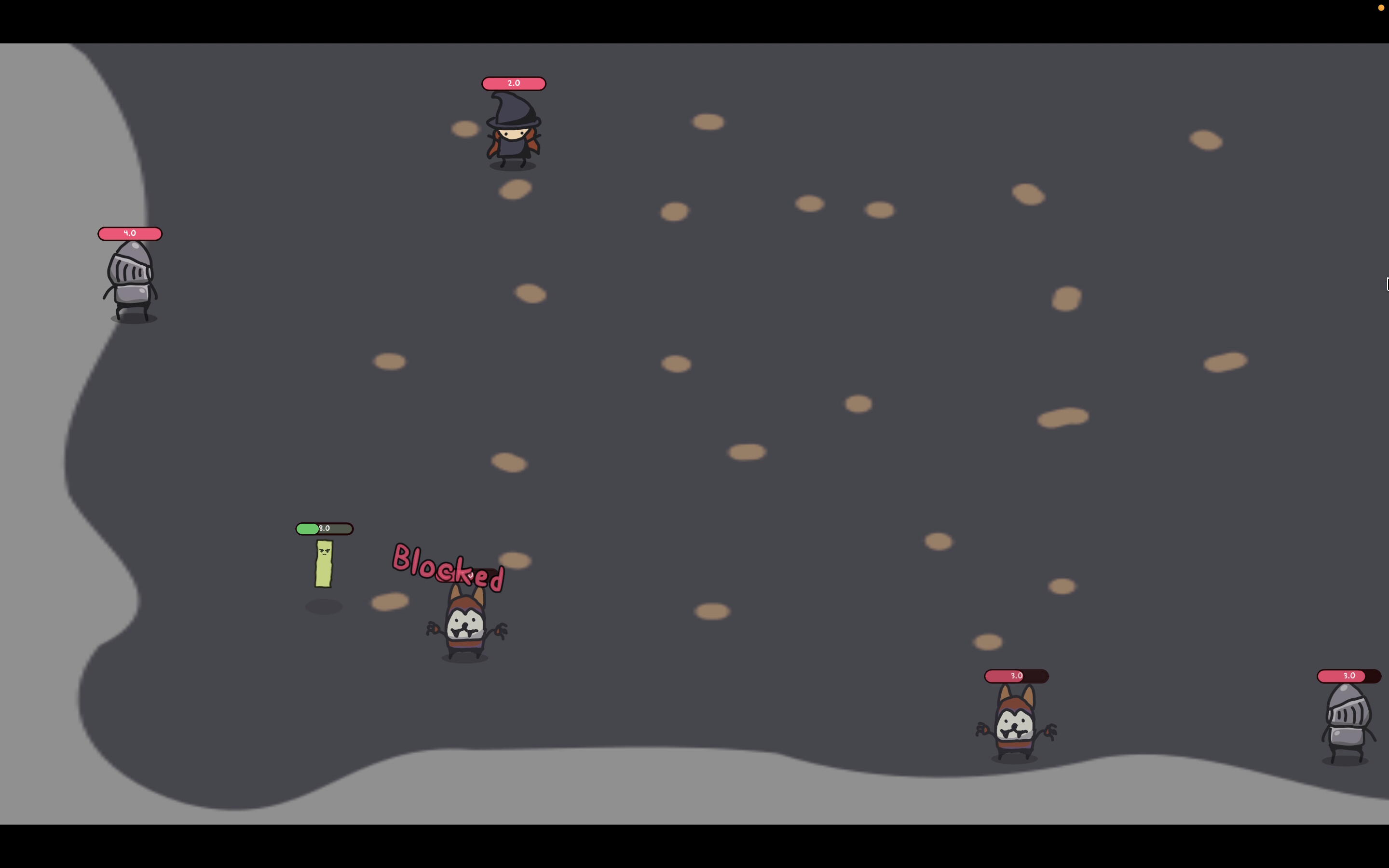The width and height of the screenshot is (1389, 868).
Task: Click the left knight's 4.0 health bar
Action: pos(130,233)
